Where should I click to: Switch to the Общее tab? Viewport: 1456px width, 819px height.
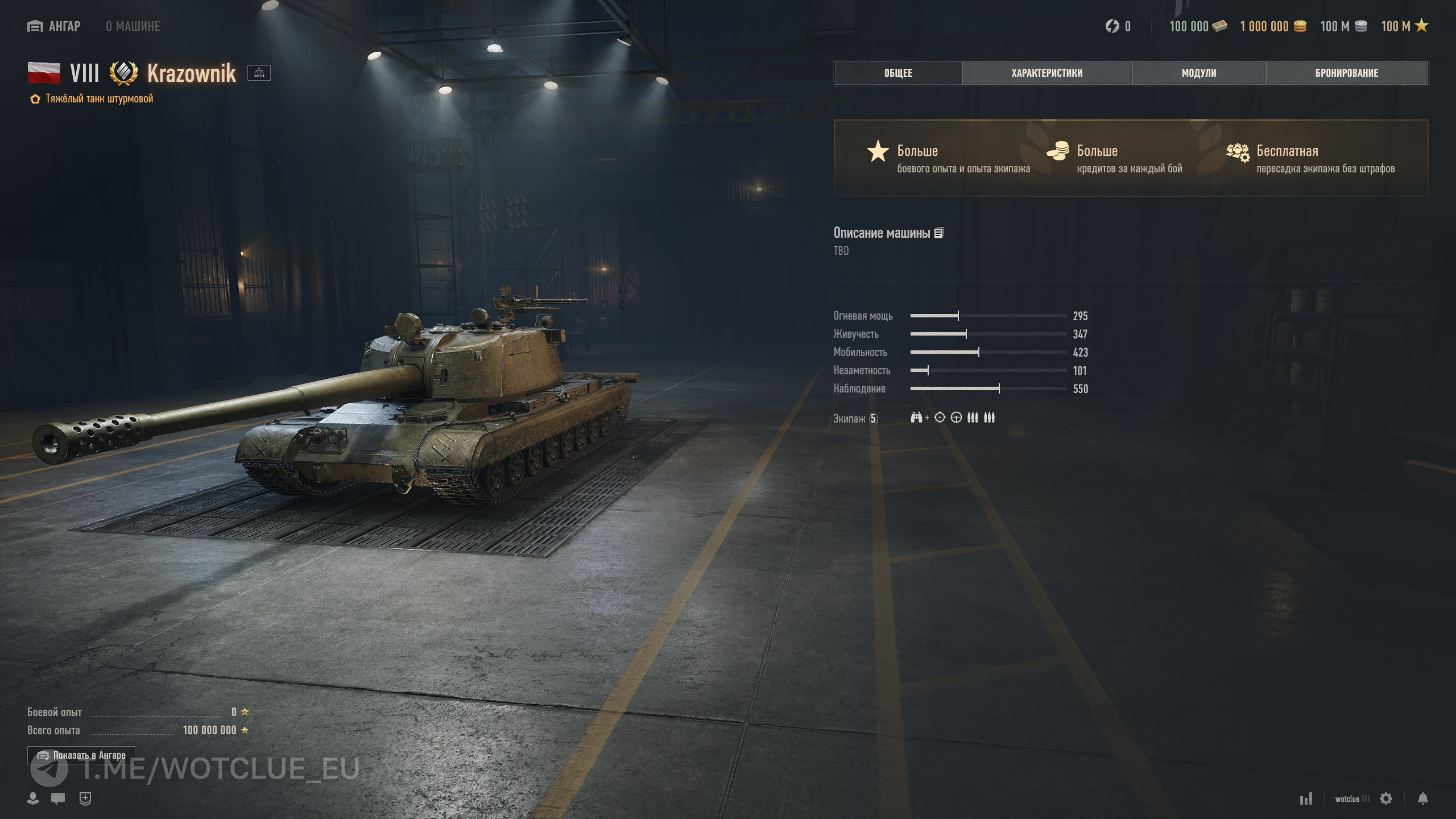[898, 73]
